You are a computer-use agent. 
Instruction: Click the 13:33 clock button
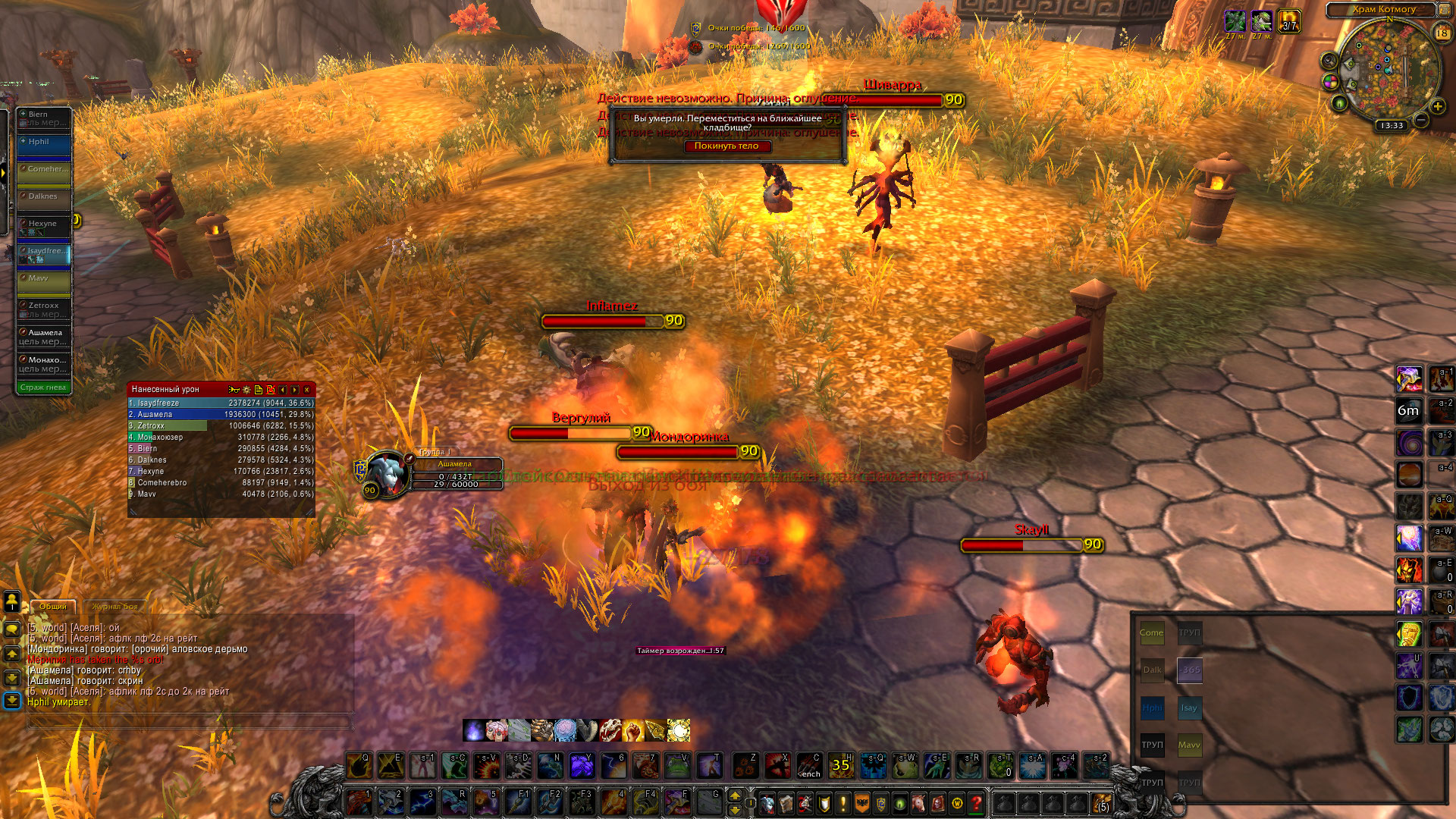click(1392, 126)
